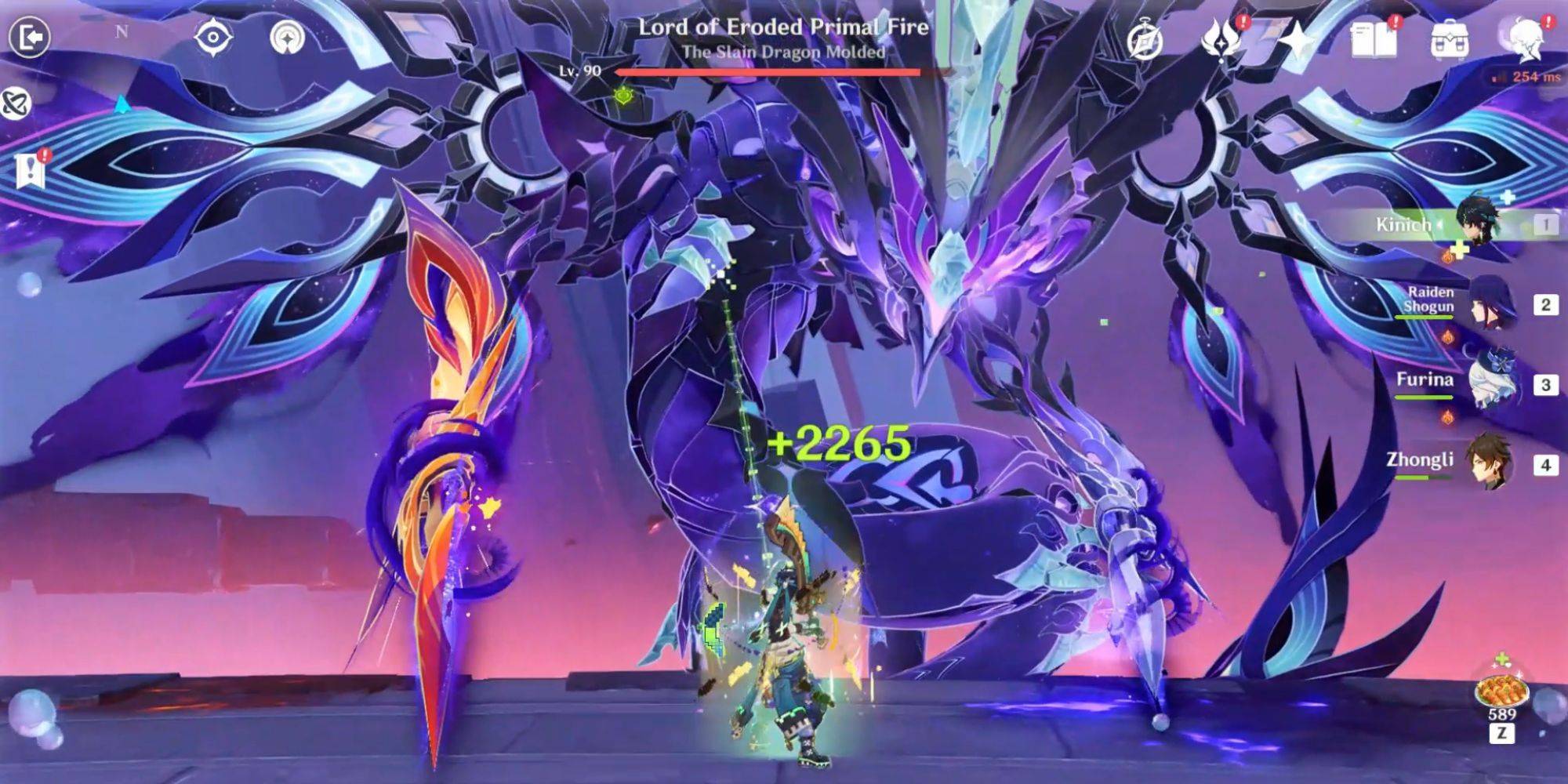The height and width of the screenshot is (784, 1568).
Task: Open the quest notification bookmark icon
Action: tap(31, 167)
